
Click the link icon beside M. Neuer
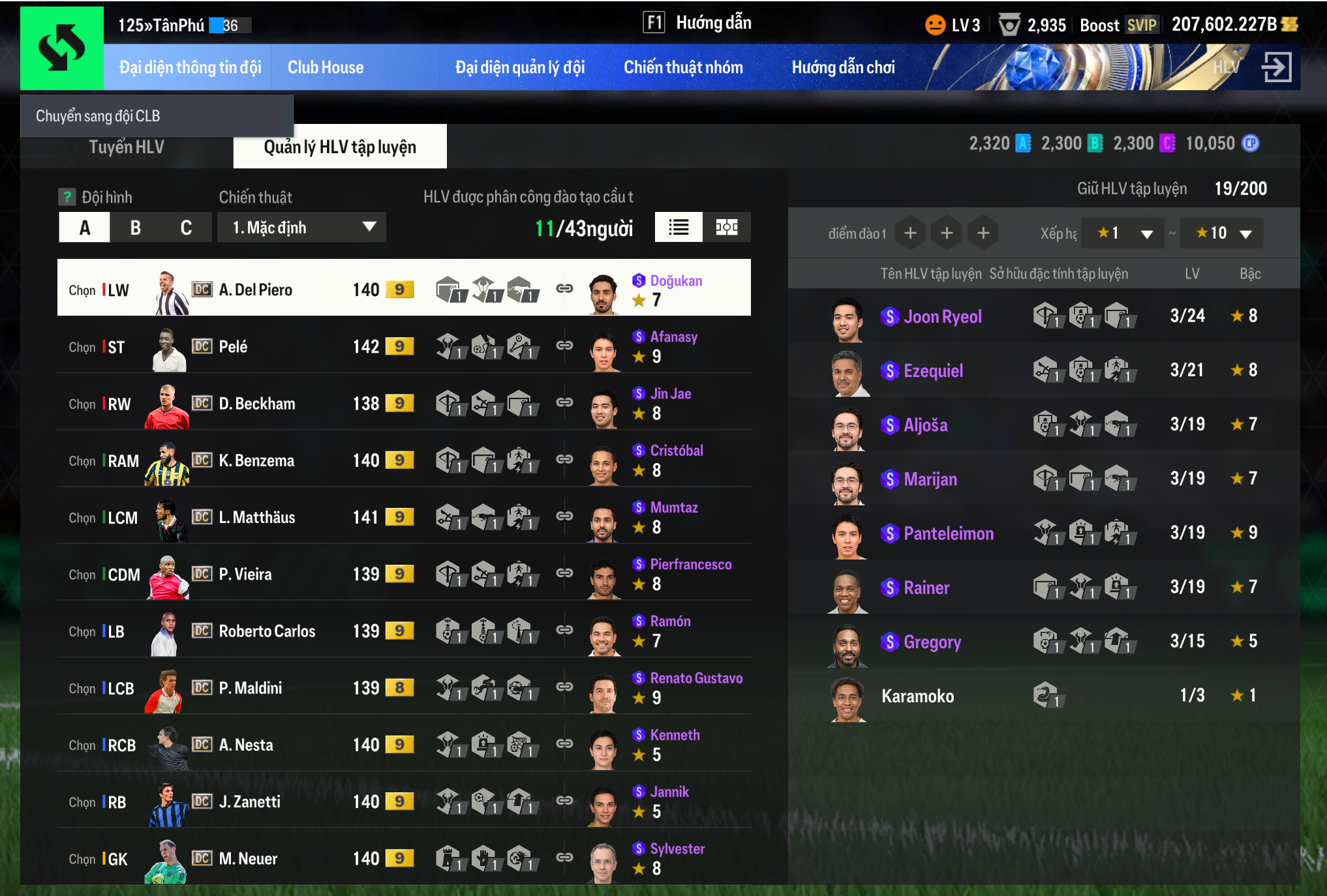[x=564, y=857]
